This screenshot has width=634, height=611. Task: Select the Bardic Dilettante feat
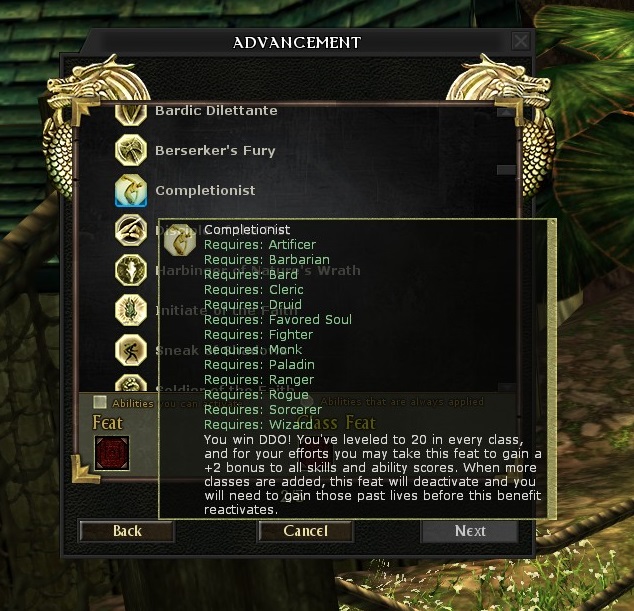(x=216, y=111)
